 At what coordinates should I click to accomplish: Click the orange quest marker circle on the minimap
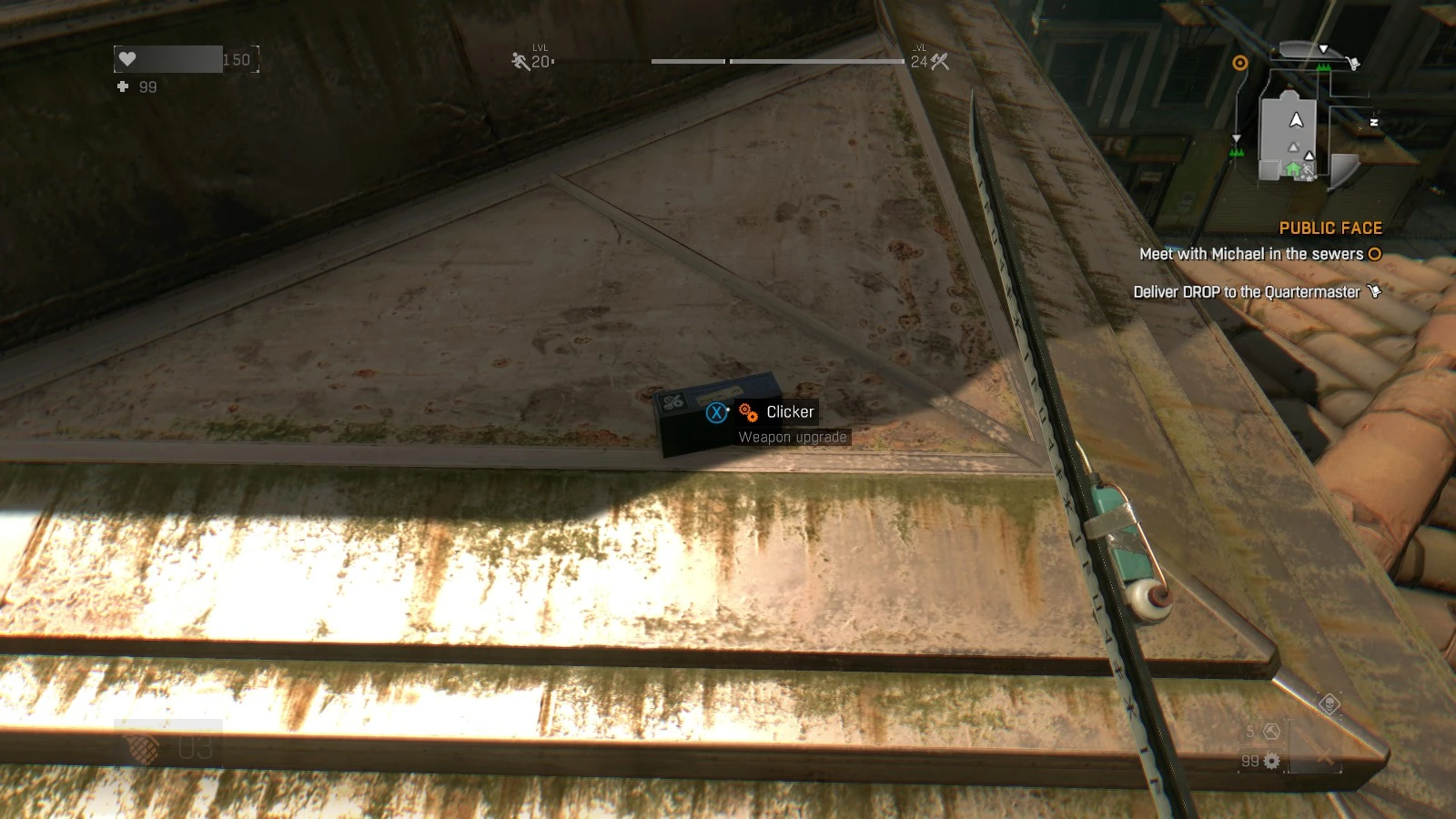coord(1240,62)
